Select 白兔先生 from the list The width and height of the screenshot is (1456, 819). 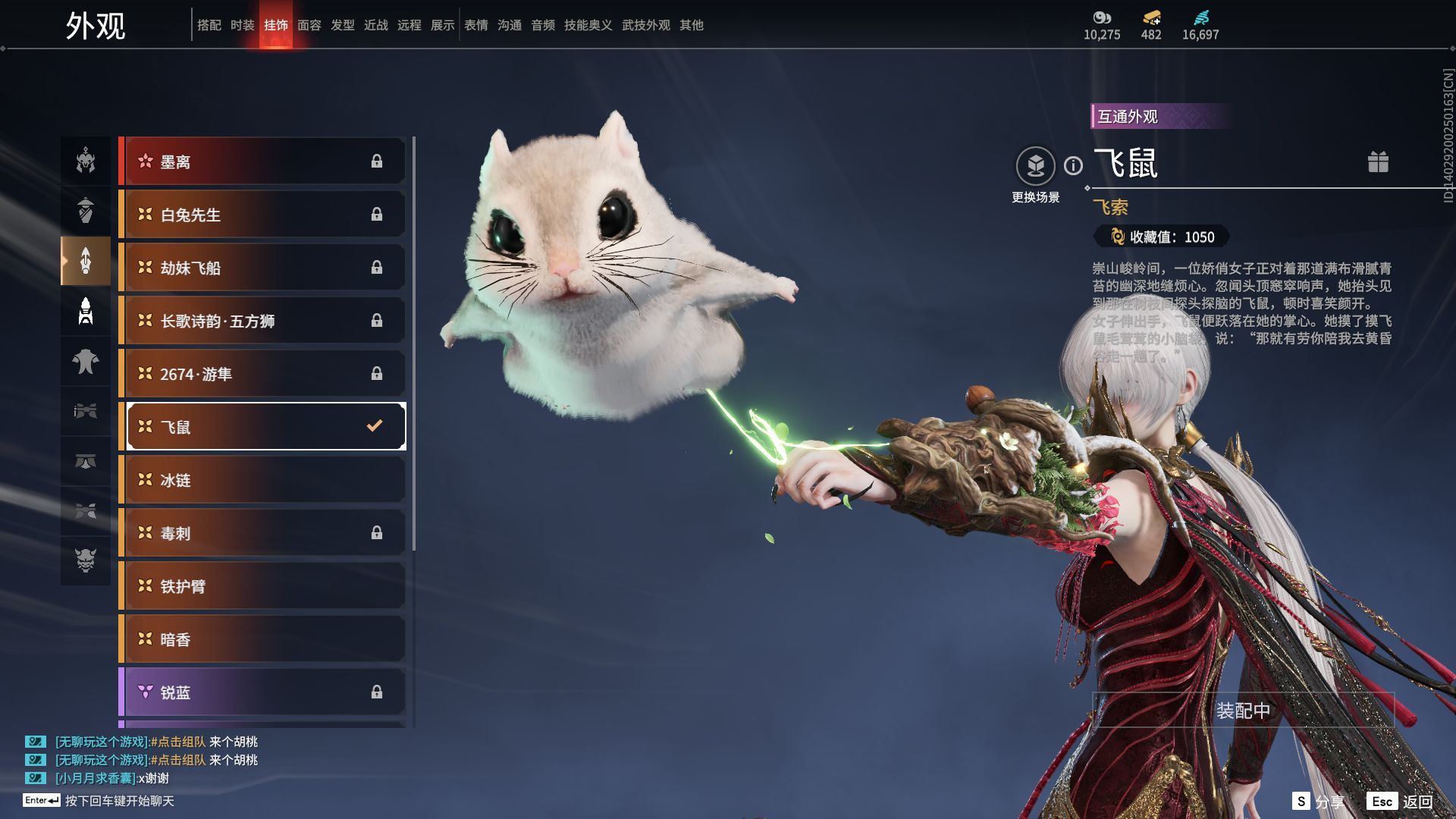tap(262, 215)
